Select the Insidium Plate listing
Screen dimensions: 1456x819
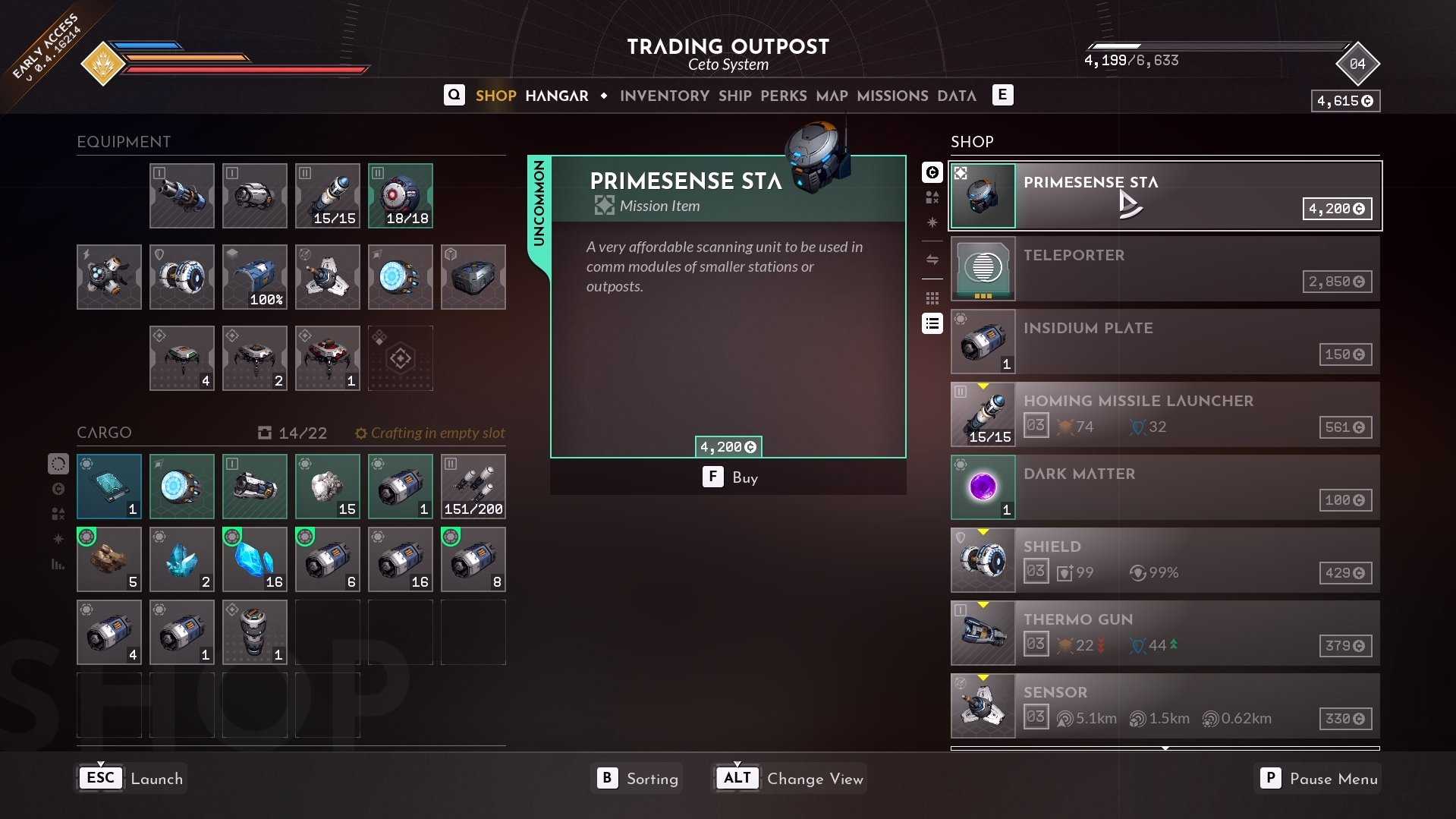[x=1165, y=342]
